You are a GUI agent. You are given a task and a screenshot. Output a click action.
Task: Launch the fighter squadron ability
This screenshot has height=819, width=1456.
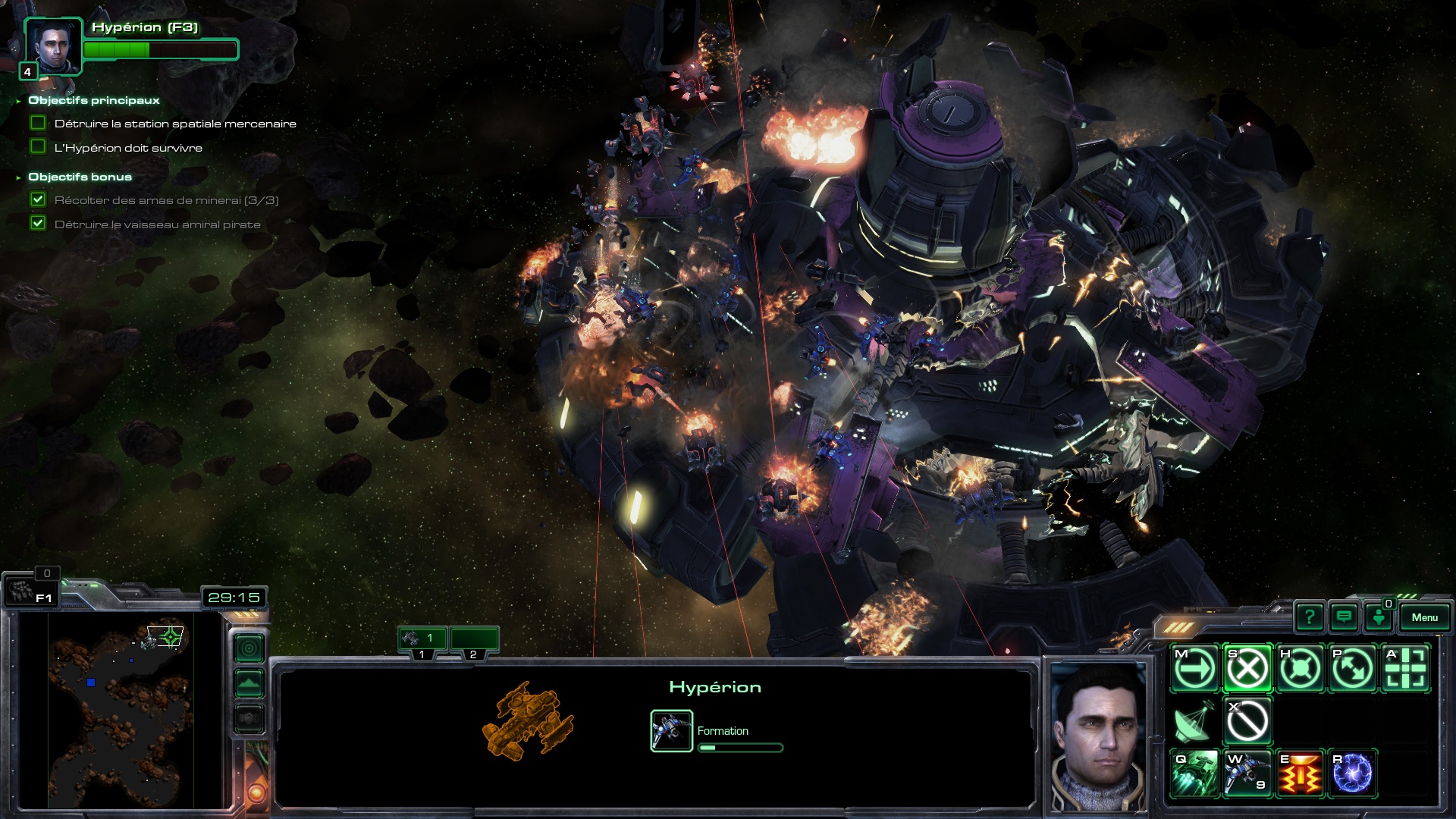click(x=1247, y=774)
